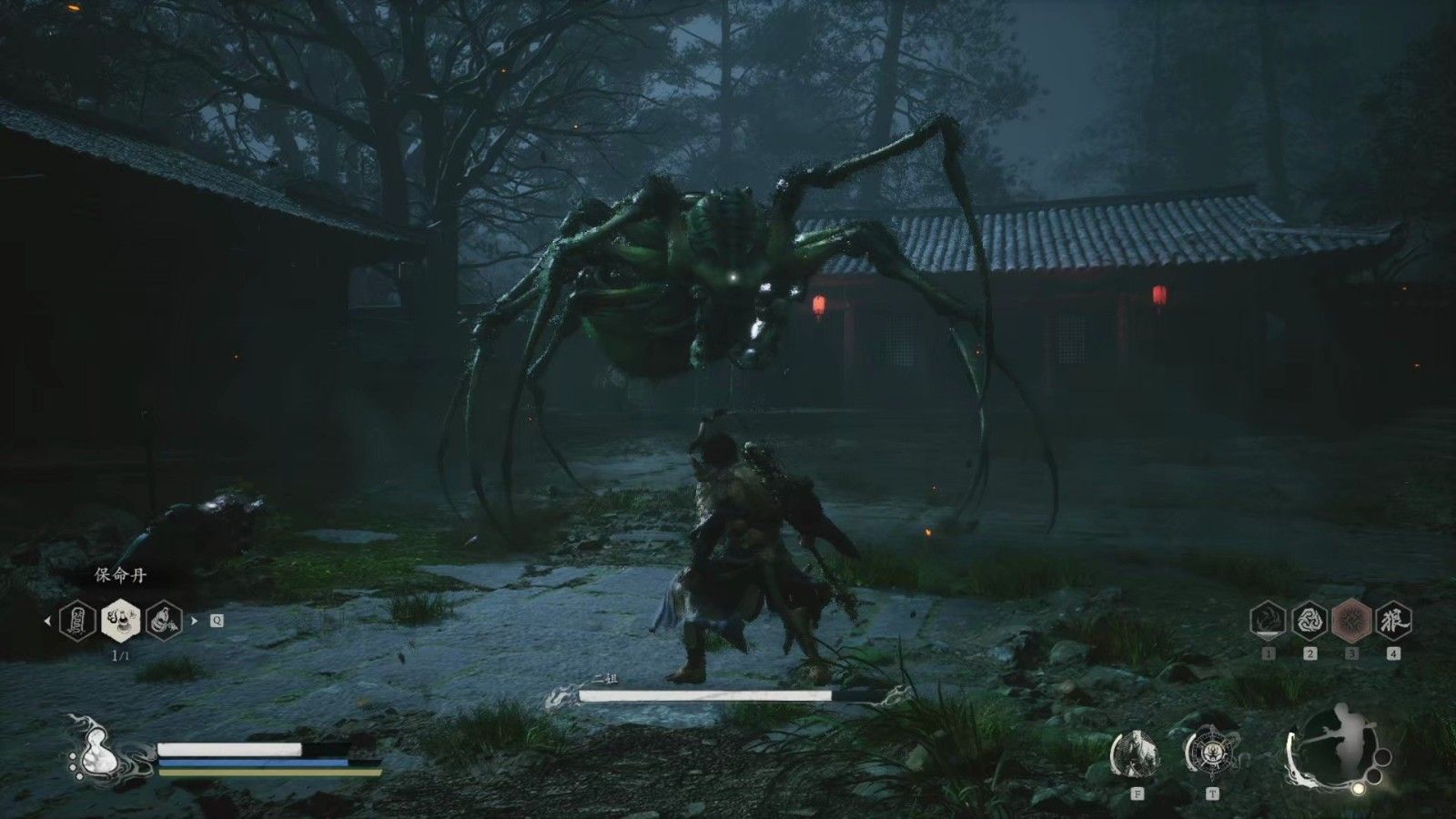Click the 1 hotkey badge under spell slot
Image resolution: width=1456 pixels, height=819 pixels.
coord(1269,653)
